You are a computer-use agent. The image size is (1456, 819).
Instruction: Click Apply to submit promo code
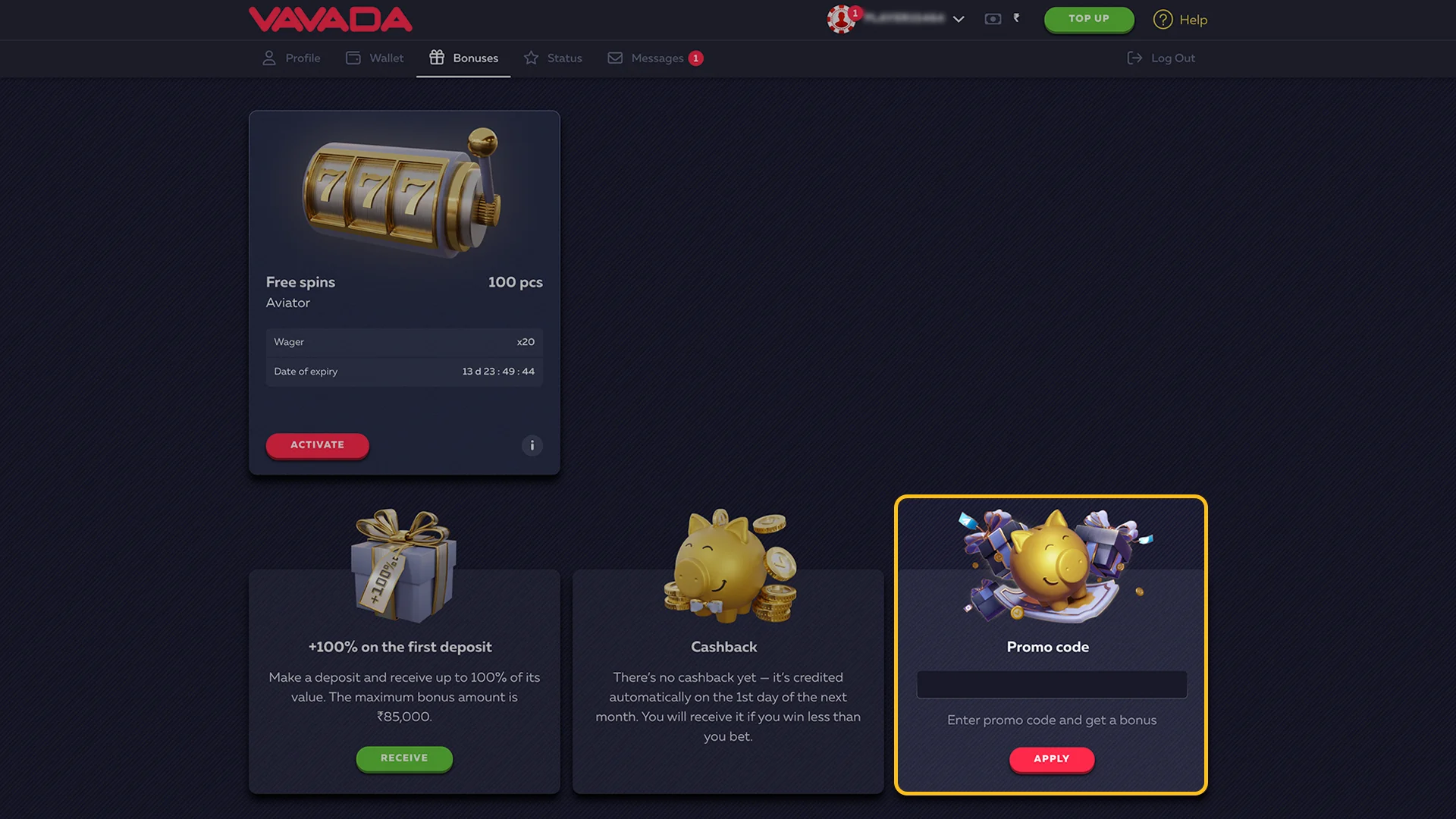pyautogui.click(x=1051, y=758)
